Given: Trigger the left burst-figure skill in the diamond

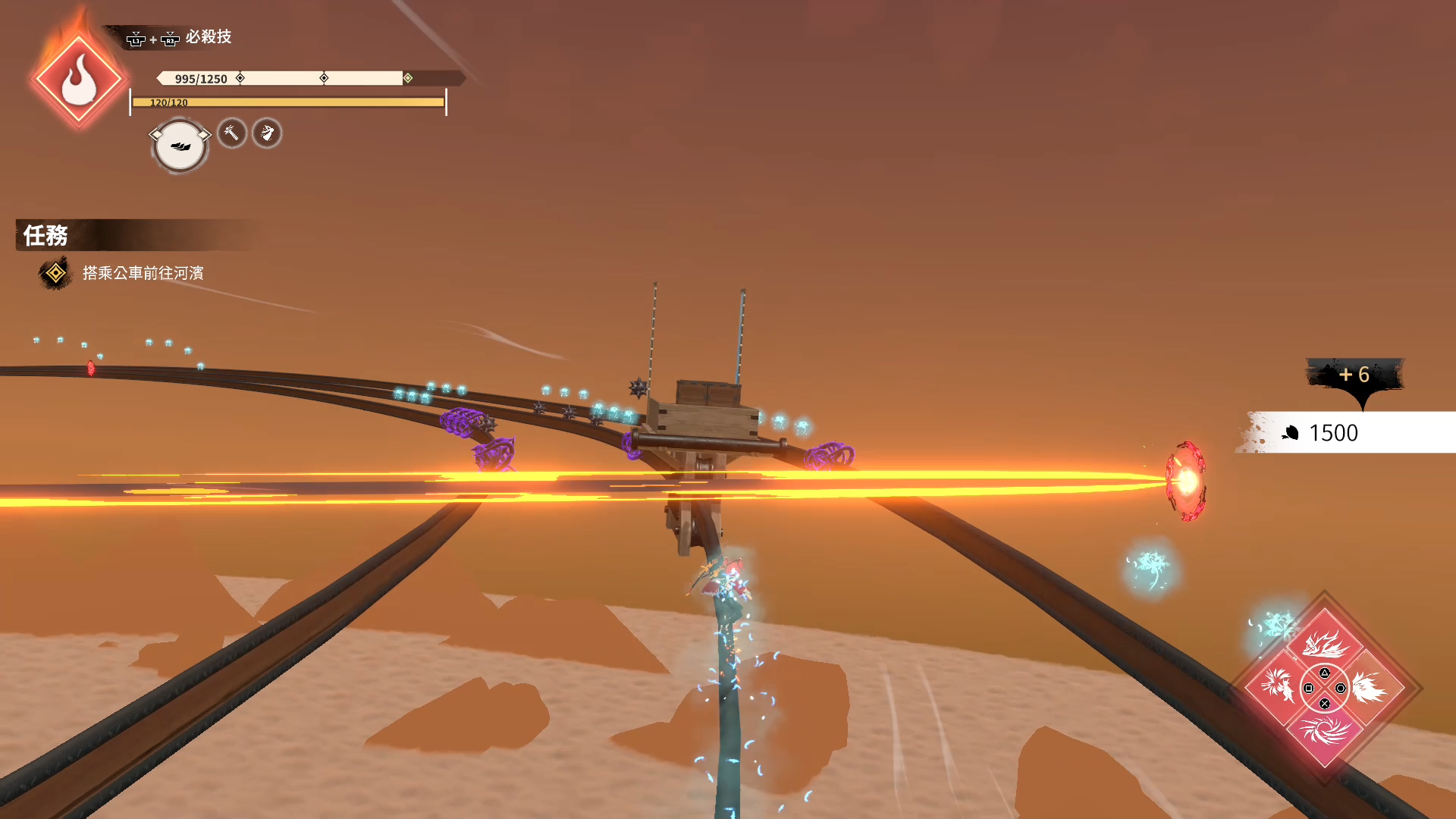Looking at the screenshot, I should (1279, 688).
